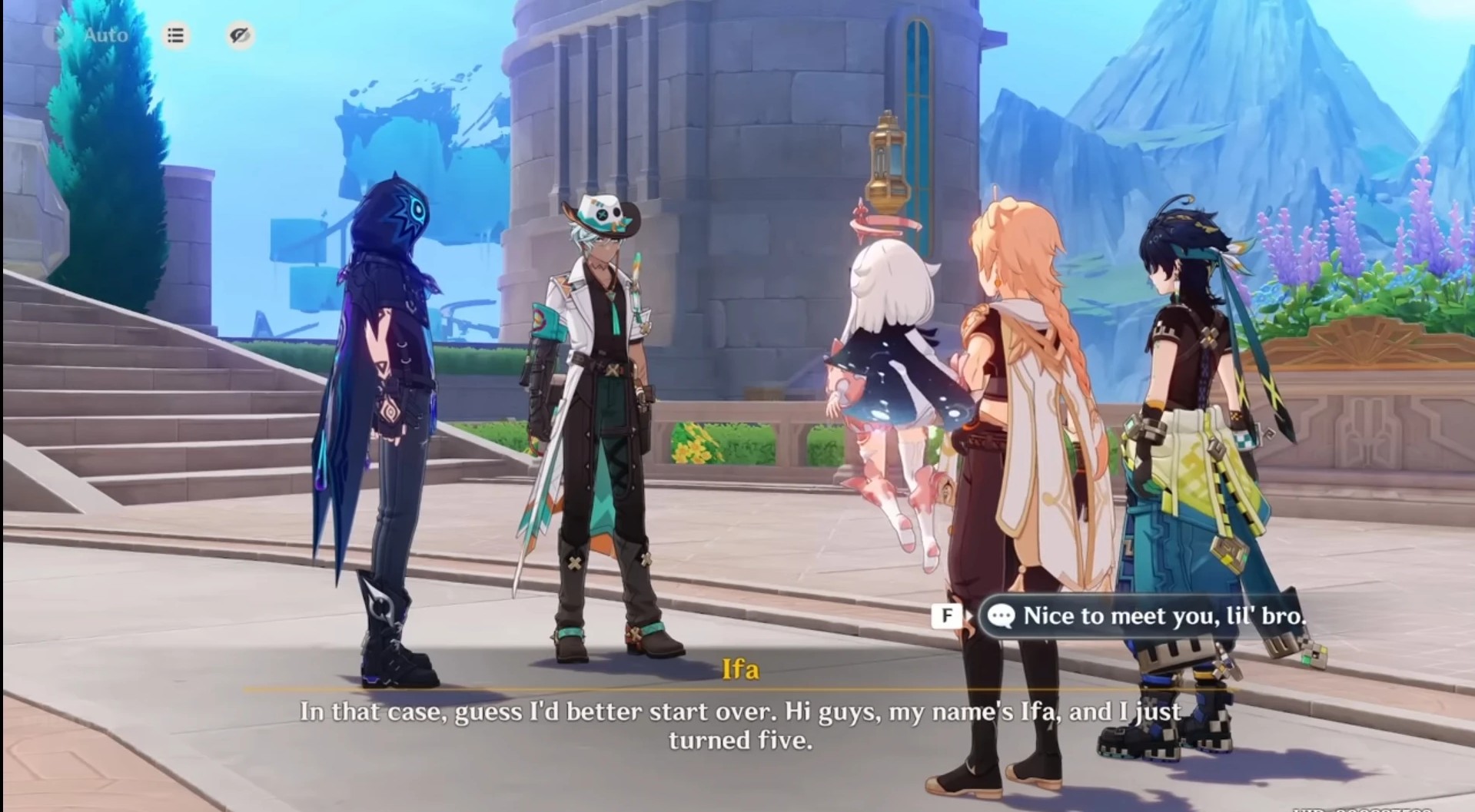Select the 'Nice to meet you, lil' bro.' reply
This screenshot has width=1475, height=812.
(x=1145, y=615)
